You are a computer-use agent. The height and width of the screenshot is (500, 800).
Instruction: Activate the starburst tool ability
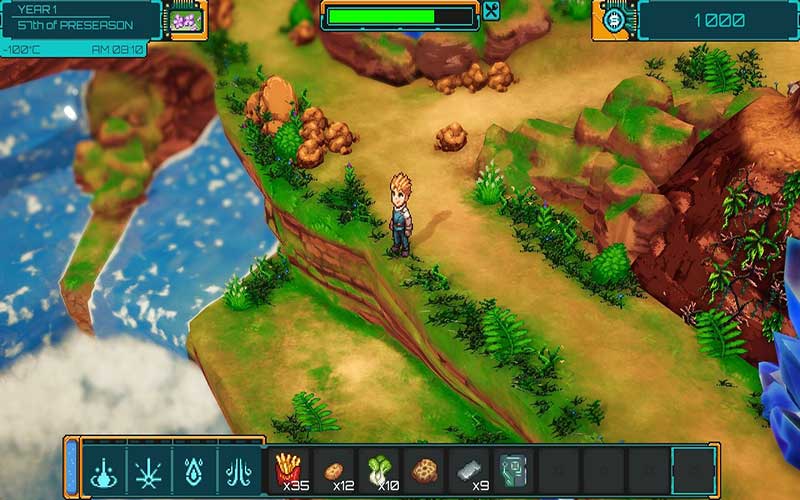150,469
